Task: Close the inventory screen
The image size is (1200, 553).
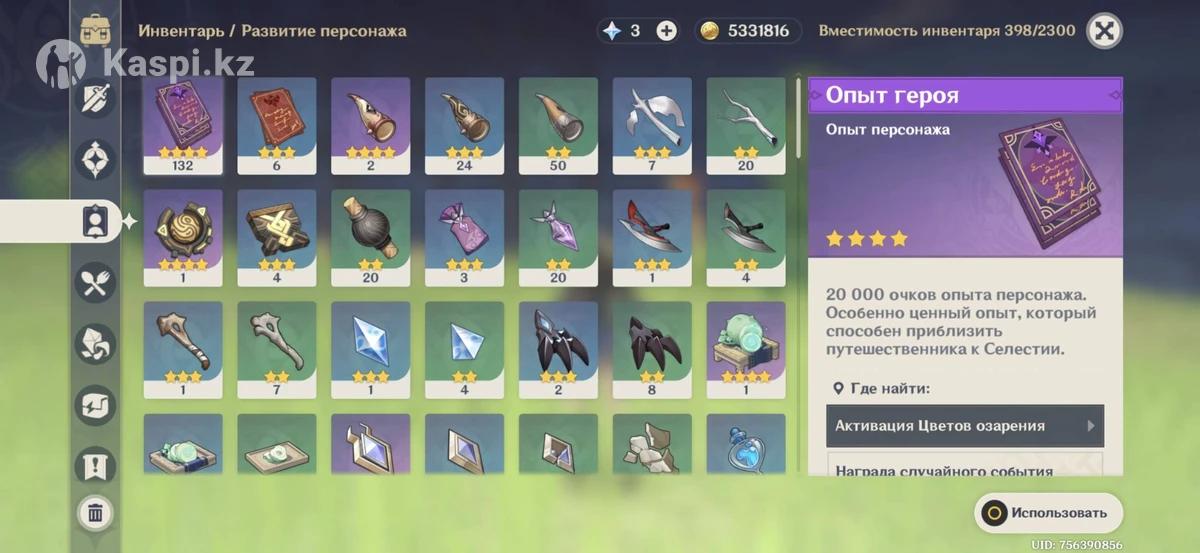Action: coord(1104,31)
